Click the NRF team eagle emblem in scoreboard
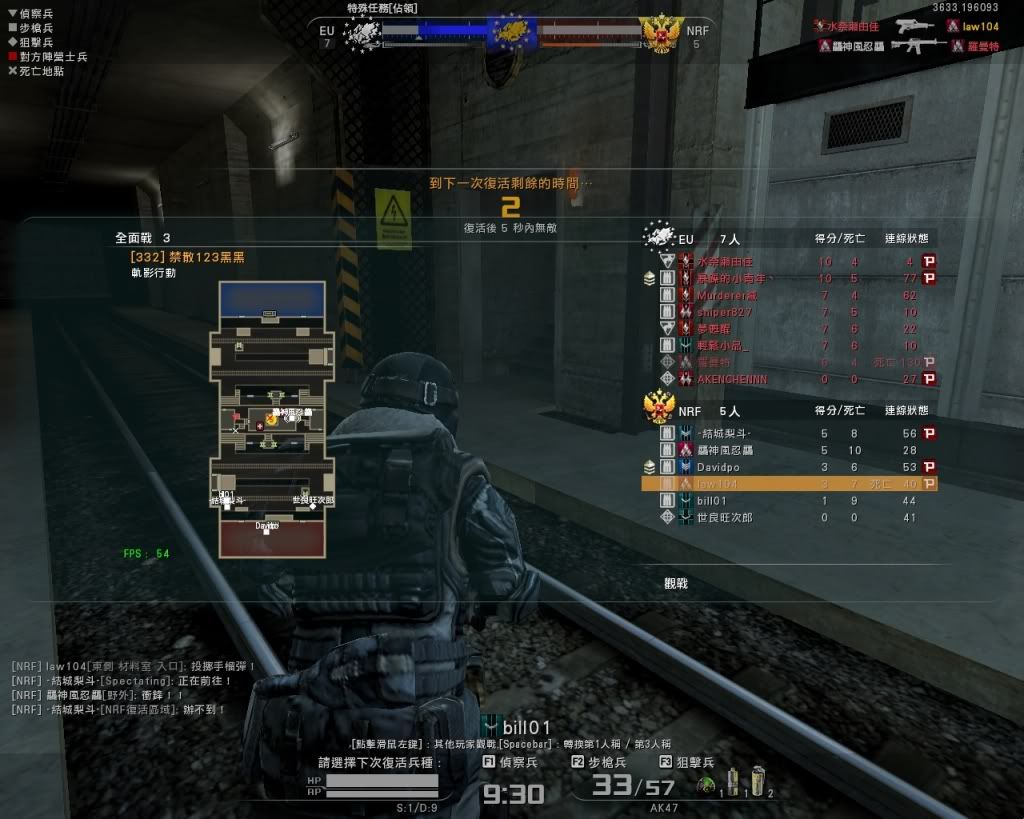The height and width of the screenshot is (819, 1024). (659, 407)
